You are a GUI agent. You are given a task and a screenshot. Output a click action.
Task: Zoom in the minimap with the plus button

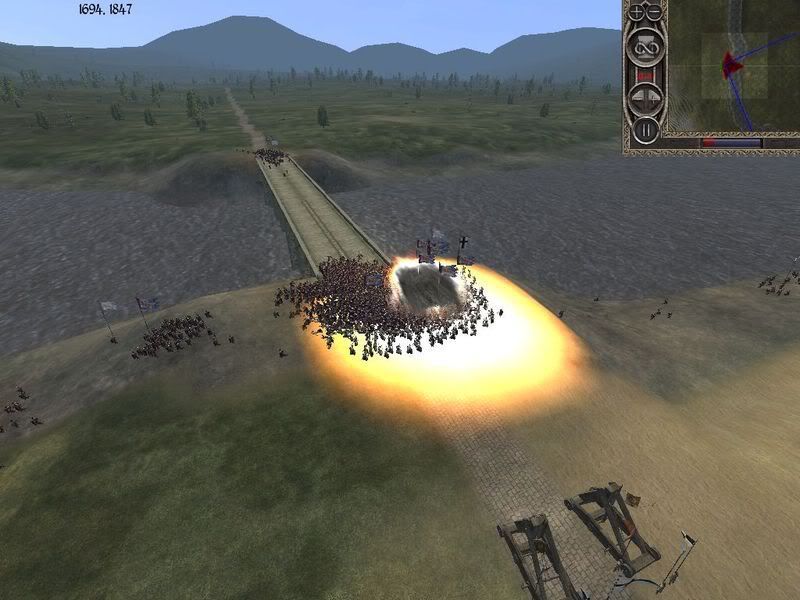click(x=637, y=13)
